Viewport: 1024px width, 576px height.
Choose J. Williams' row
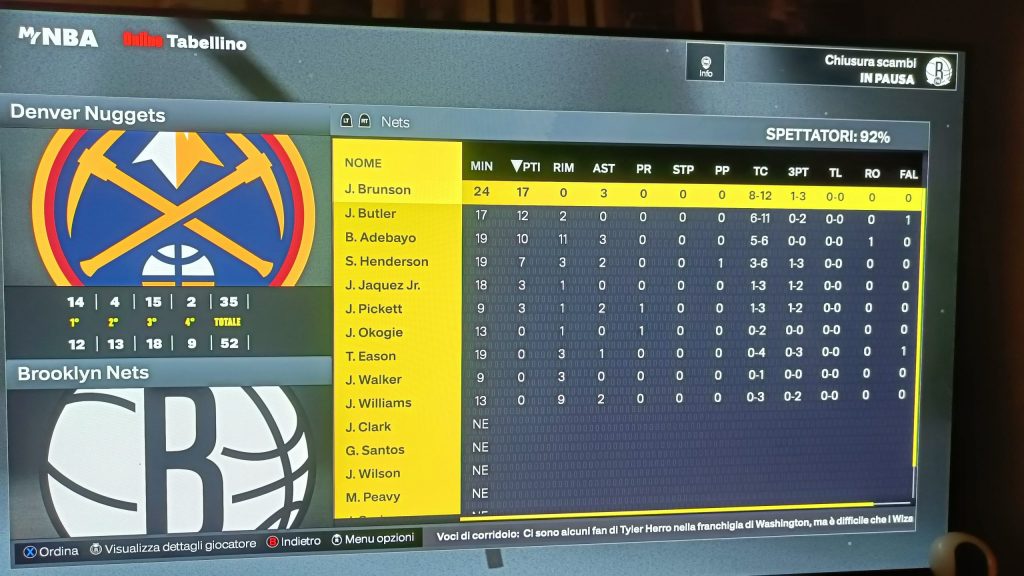click(x=378, y=403)
